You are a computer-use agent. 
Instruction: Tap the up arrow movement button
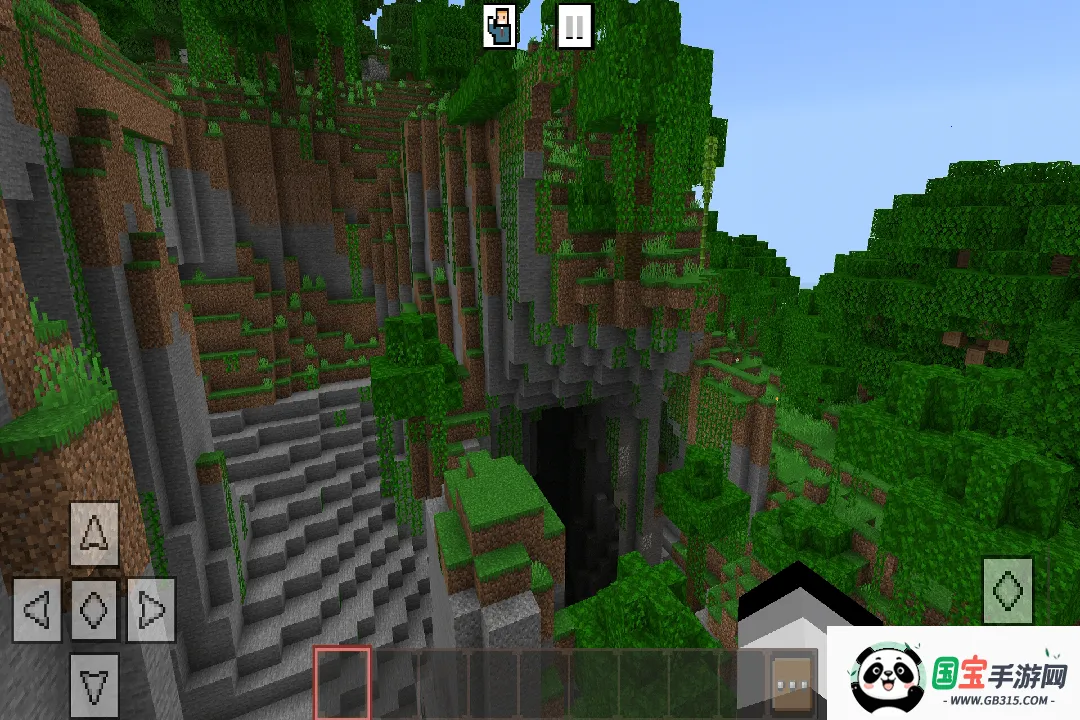coord(95,534)
